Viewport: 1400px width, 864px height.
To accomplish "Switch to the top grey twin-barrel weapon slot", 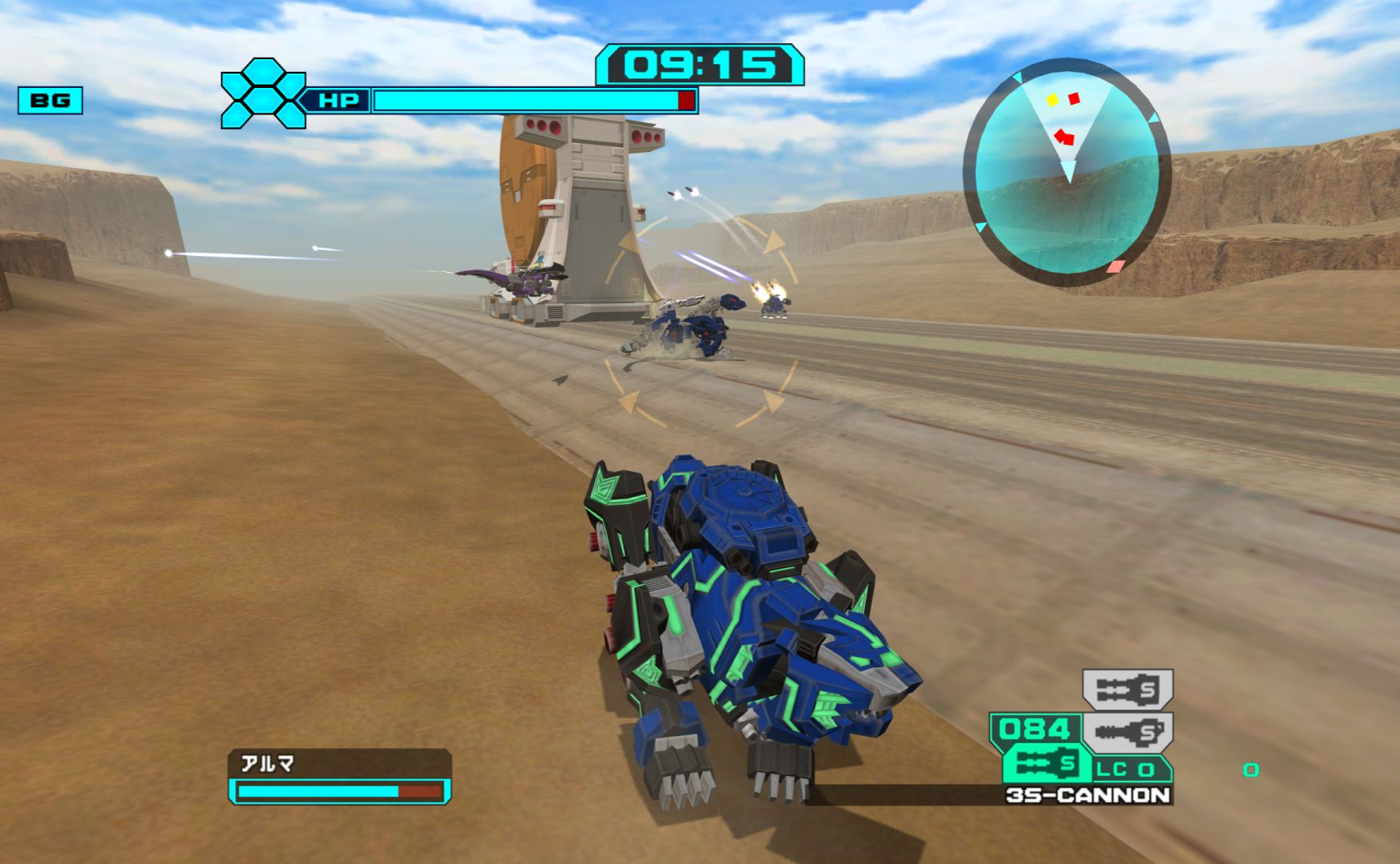I will coord(1127,690).
